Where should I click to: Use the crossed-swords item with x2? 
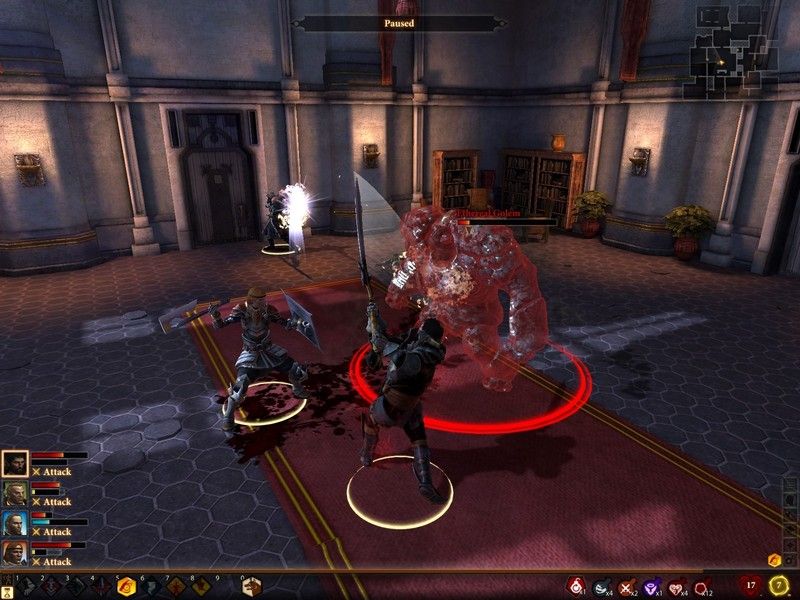tap(627, 587)
